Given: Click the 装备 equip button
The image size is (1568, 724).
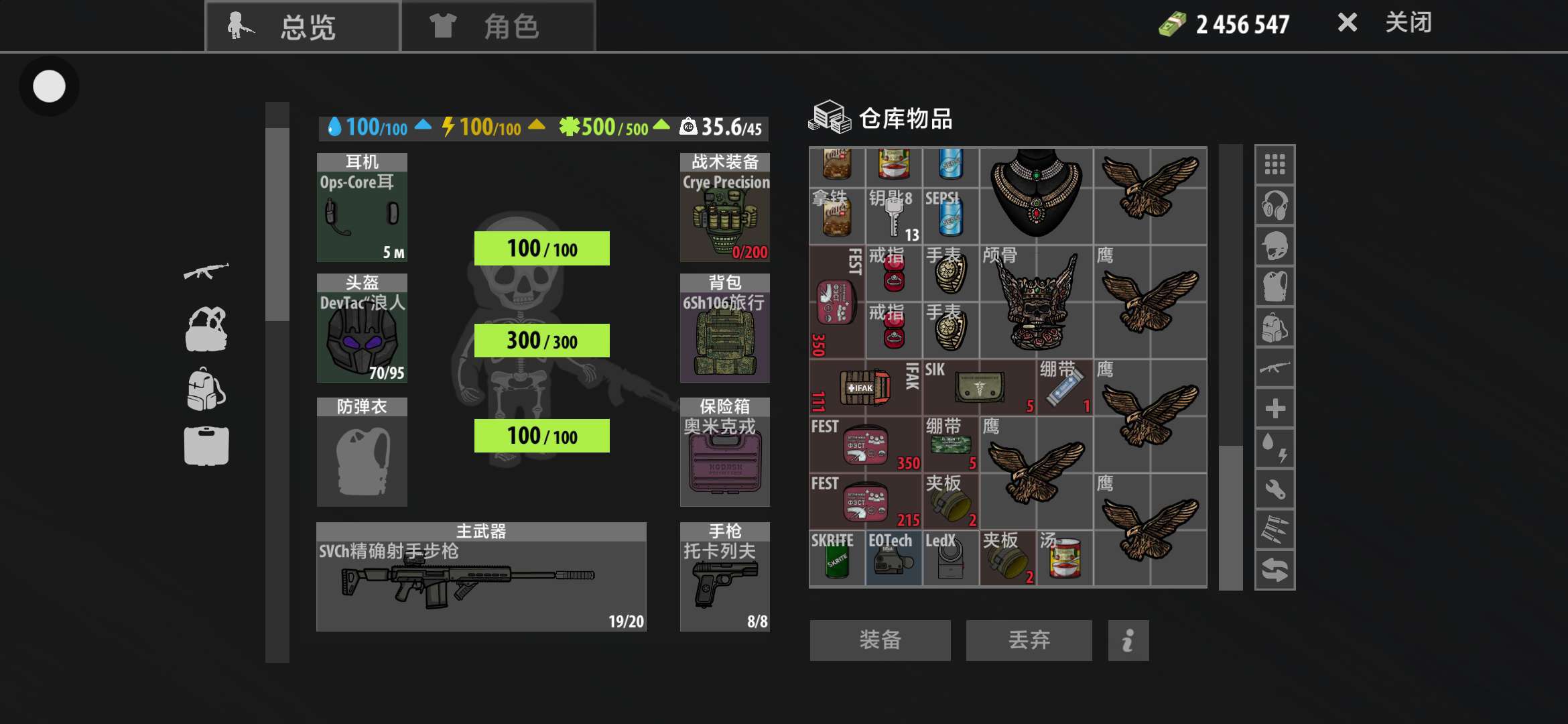Looking at the screenshot, I should [x=880, y=640].
